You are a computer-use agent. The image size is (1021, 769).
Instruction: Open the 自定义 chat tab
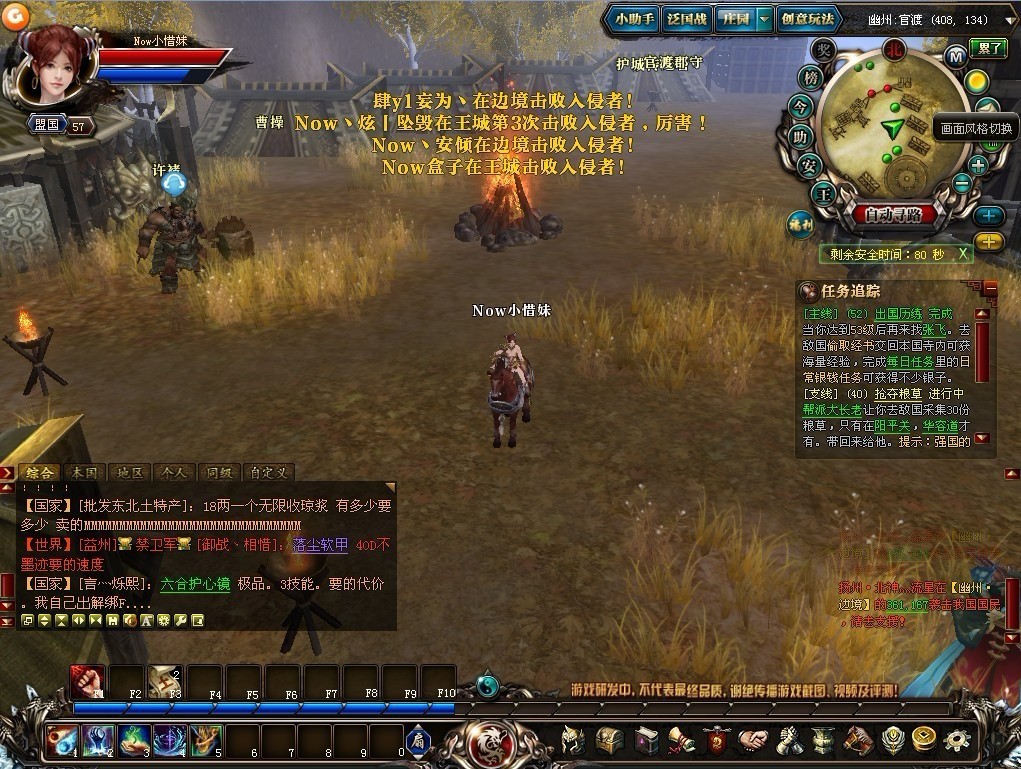[268, 472]
